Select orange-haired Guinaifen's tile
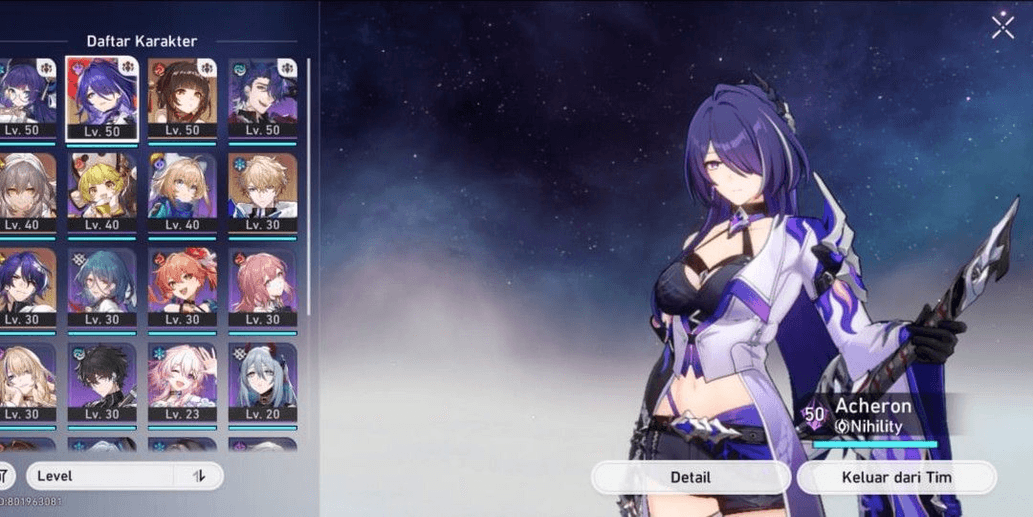Screen dimensions: 1033x517 coord(182,286)
